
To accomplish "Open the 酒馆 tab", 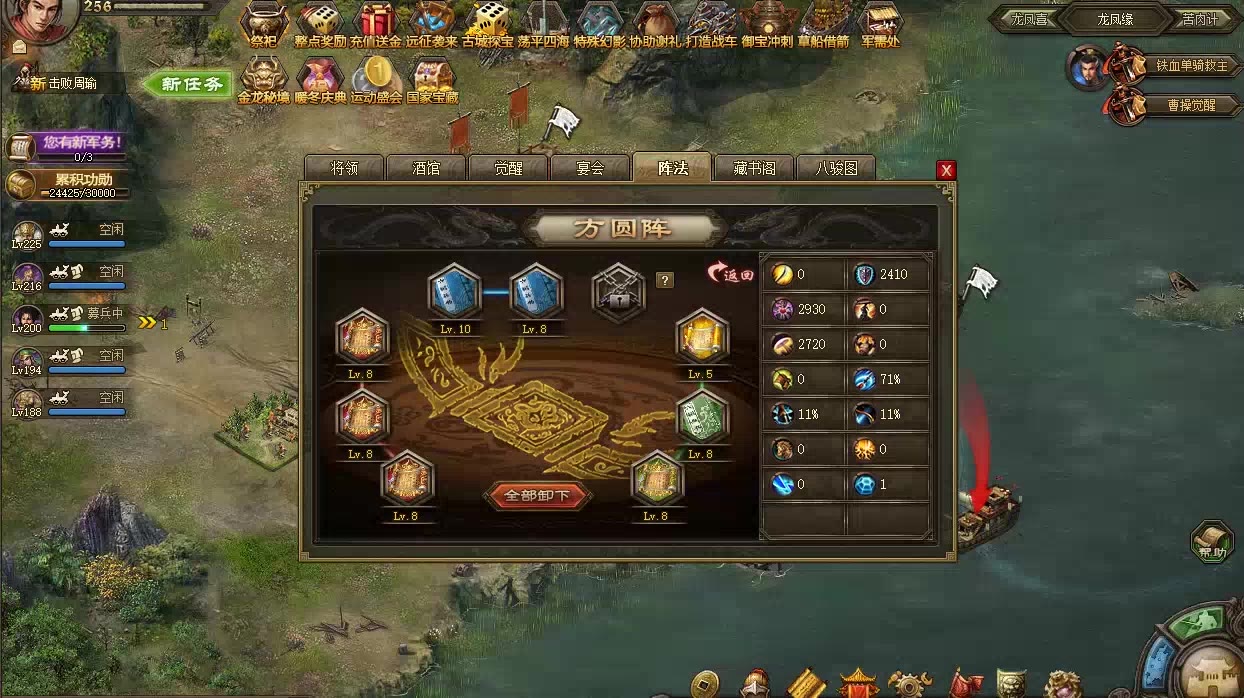I will 426,168.
